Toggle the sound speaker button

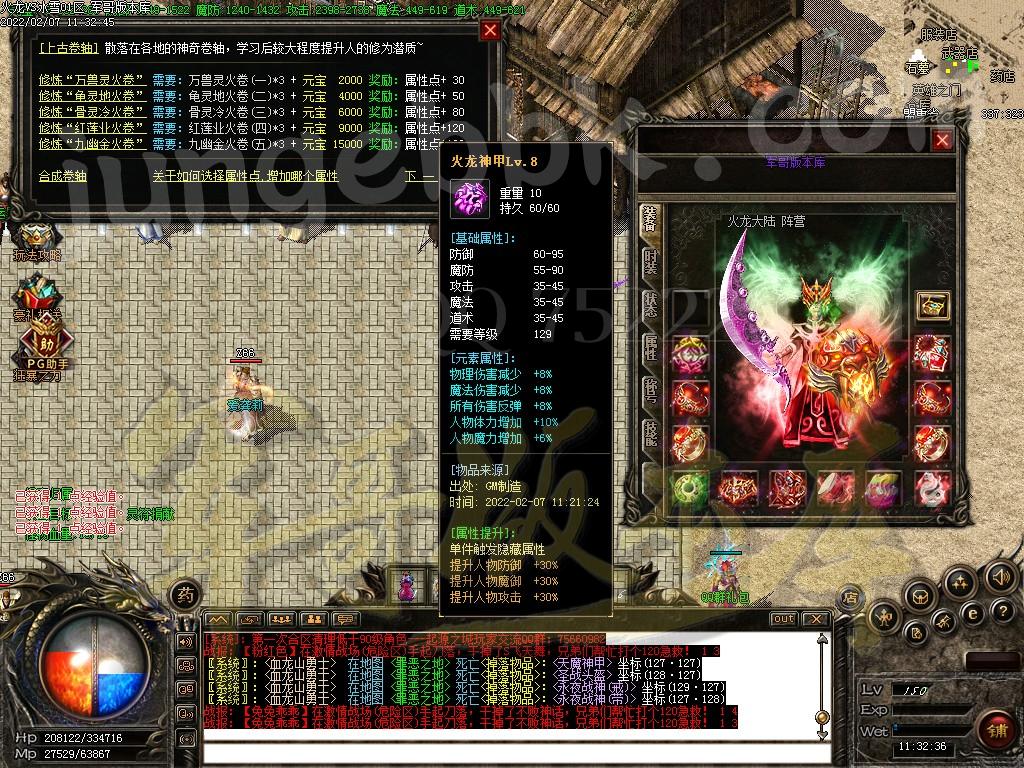[1000, 576]
